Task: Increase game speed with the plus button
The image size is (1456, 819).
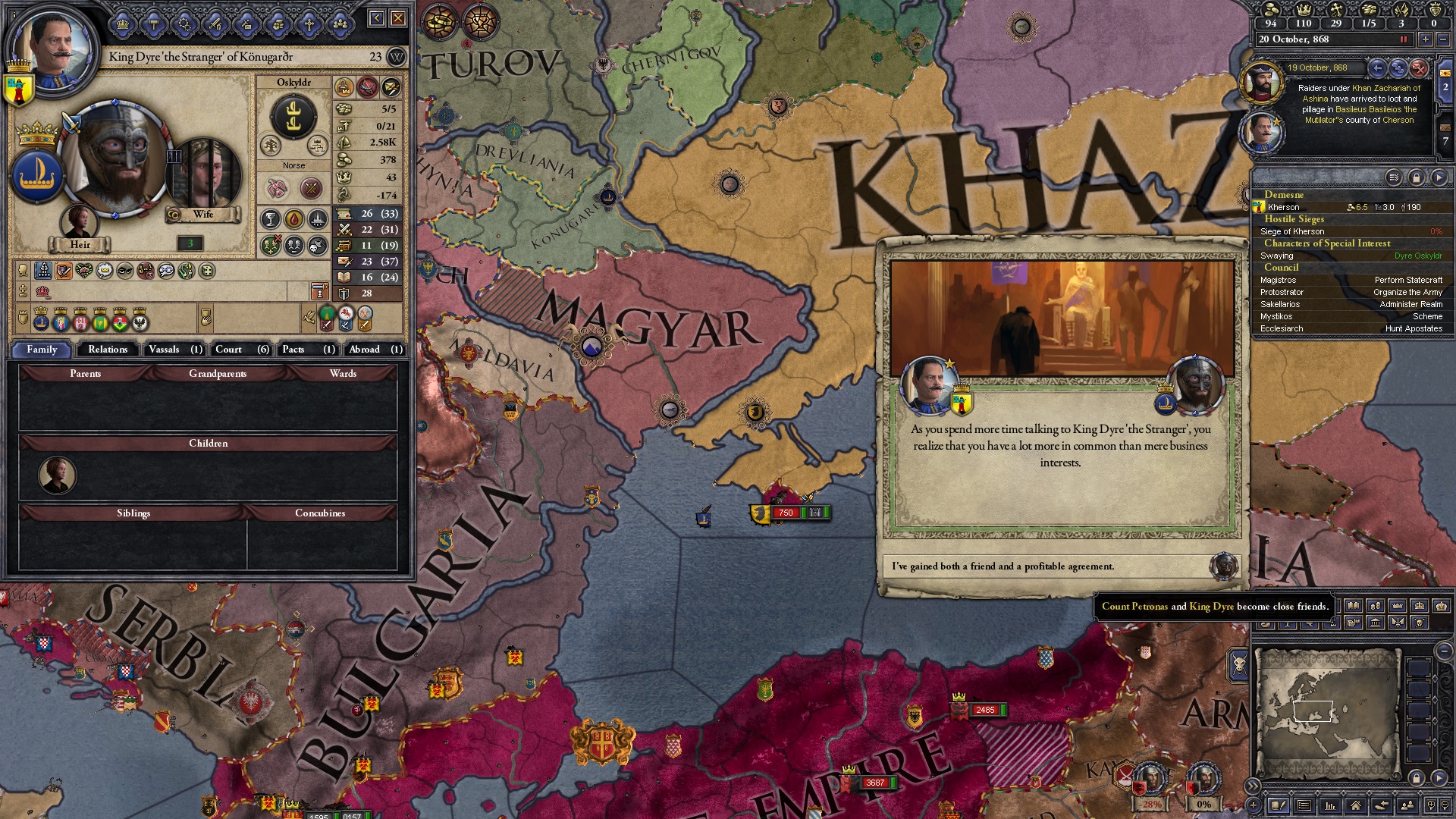Action: (x=1425, y=39)
